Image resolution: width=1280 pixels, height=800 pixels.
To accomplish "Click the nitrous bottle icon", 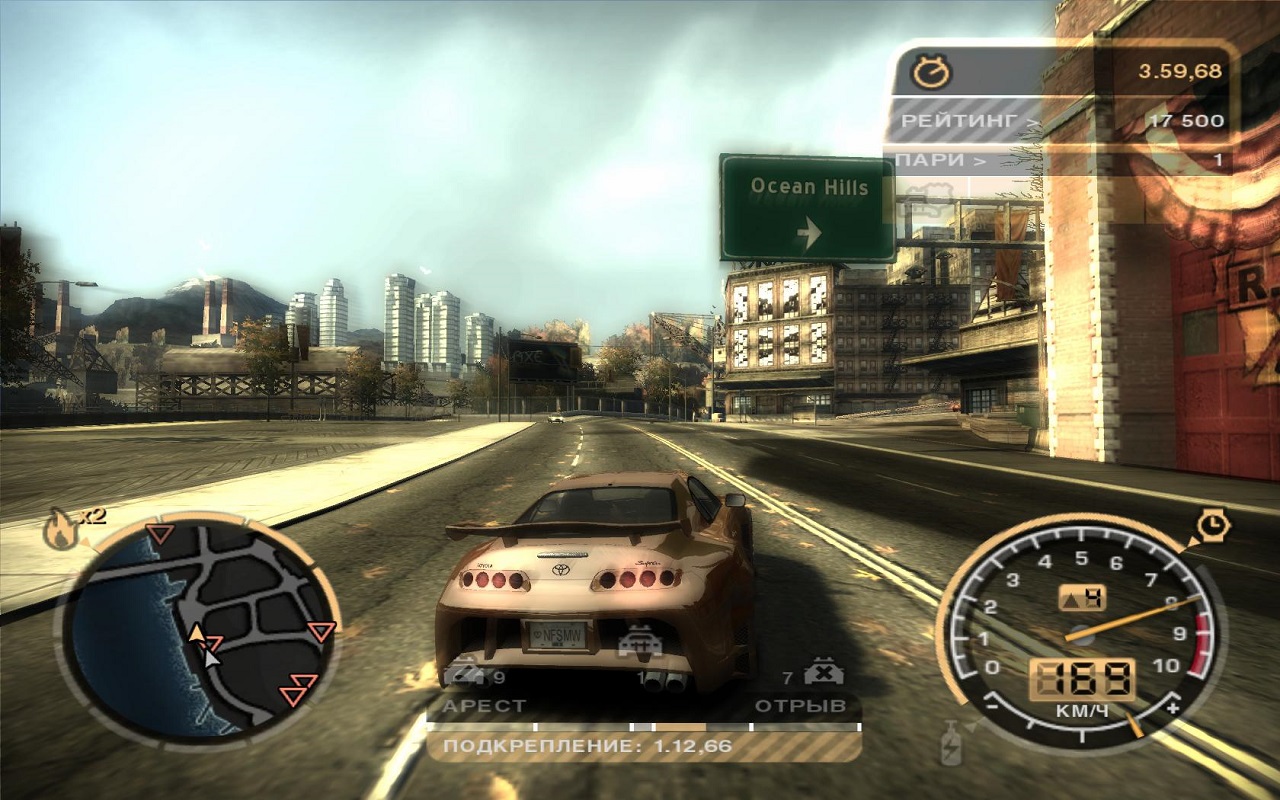I will pyautogui.click(x=950, y=743).
